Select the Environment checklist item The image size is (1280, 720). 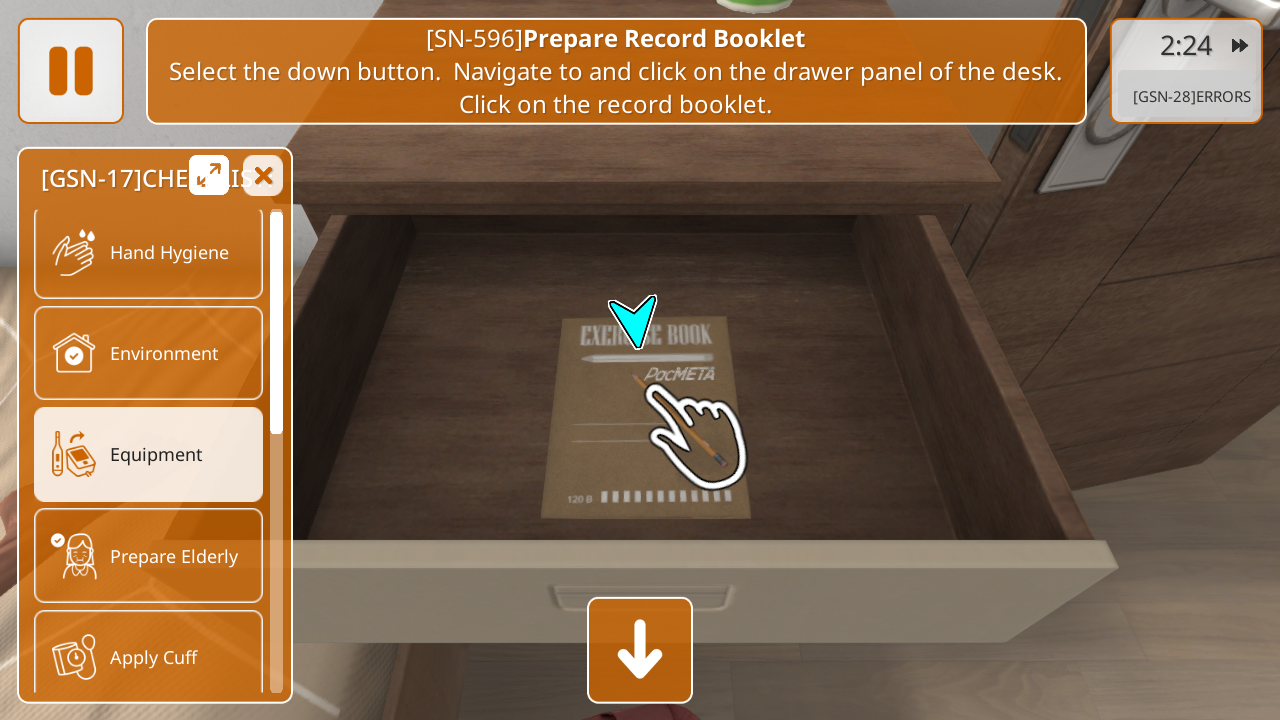(x=148, y=354)
